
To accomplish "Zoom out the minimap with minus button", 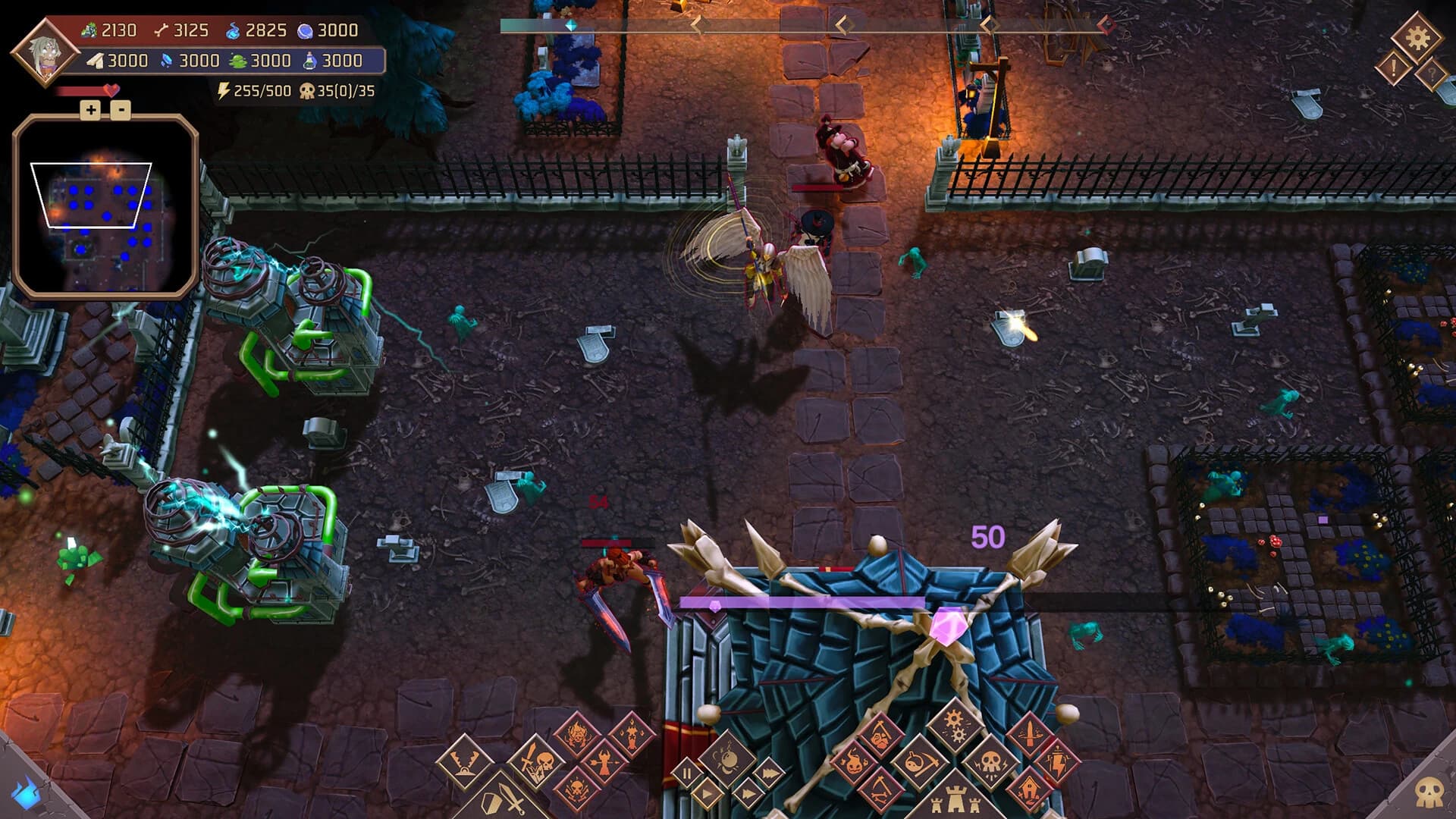I will point(121,110).
